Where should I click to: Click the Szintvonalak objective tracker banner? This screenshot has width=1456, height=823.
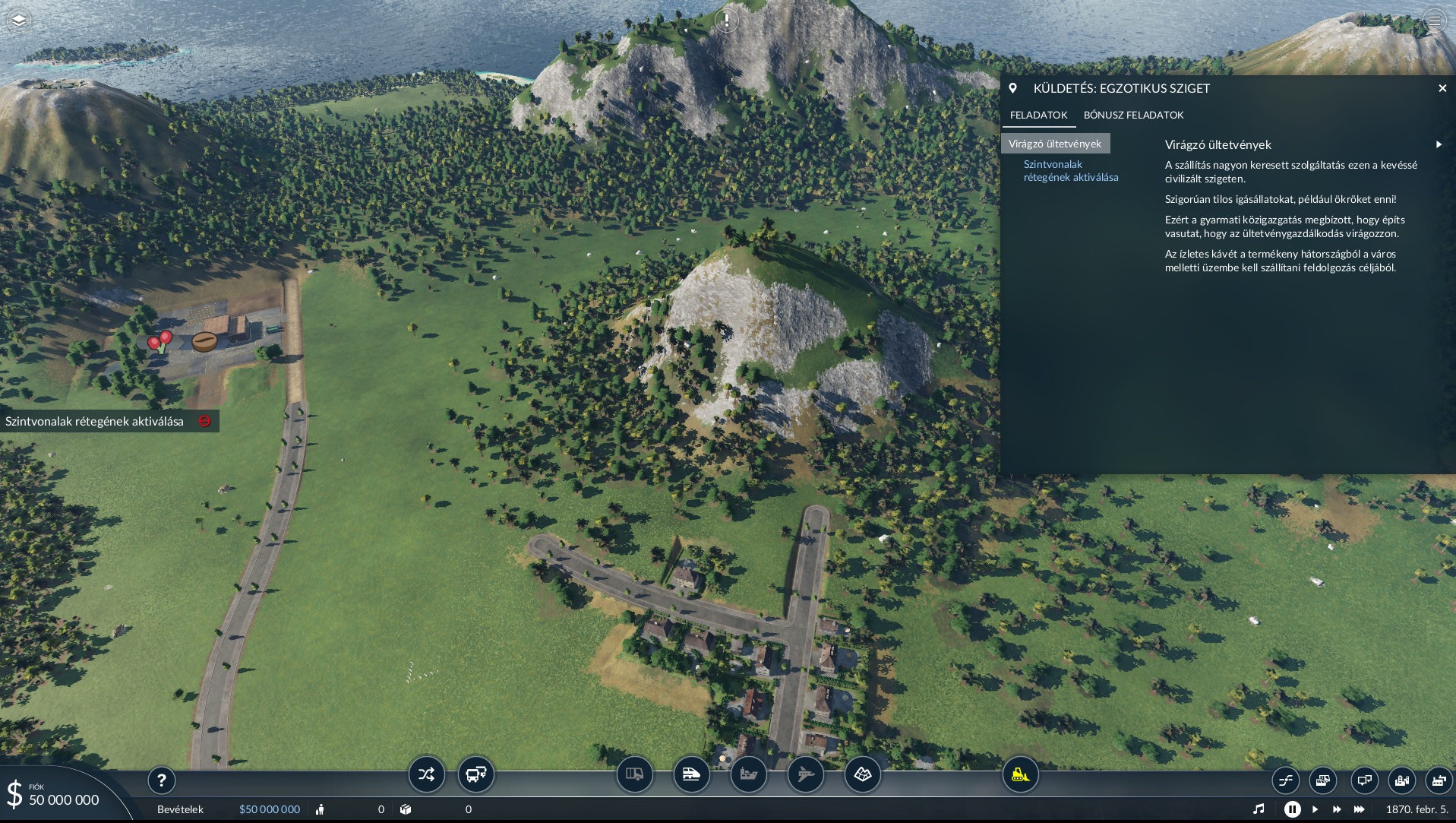click(95, 421)
